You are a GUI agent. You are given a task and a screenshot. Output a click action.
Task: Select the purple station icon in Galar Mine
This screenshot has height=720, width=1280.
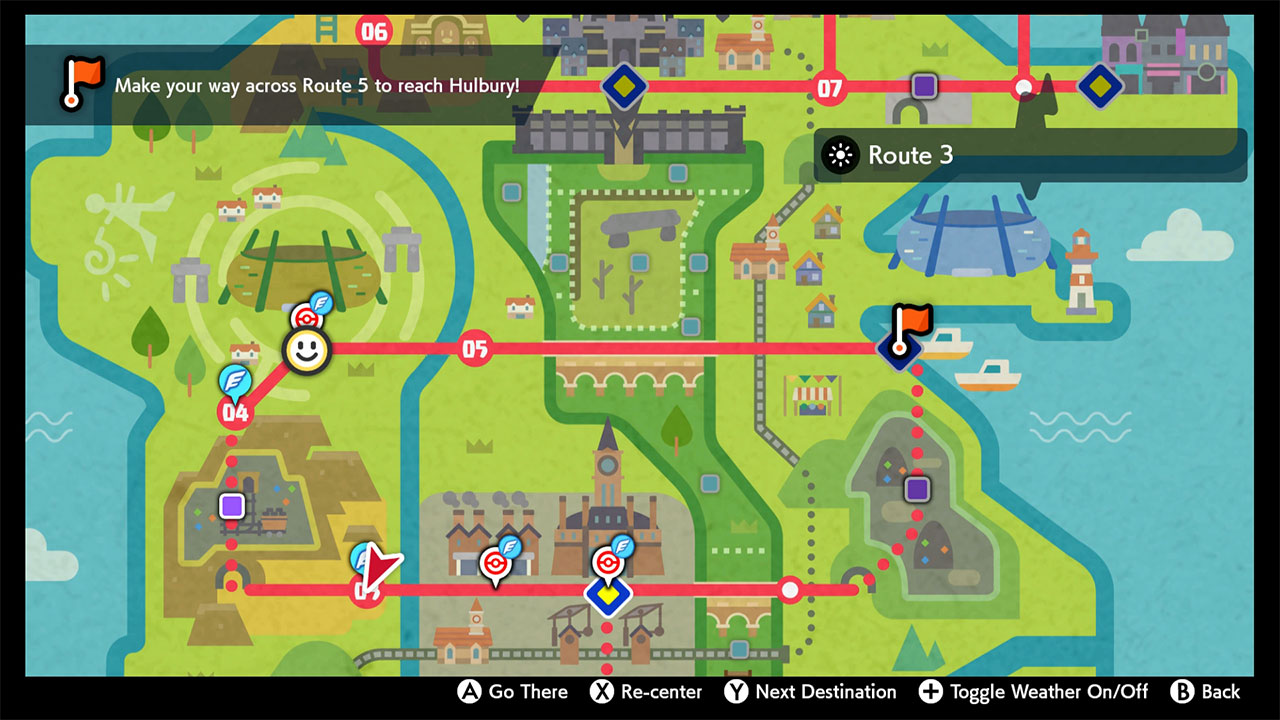[230, 506]
